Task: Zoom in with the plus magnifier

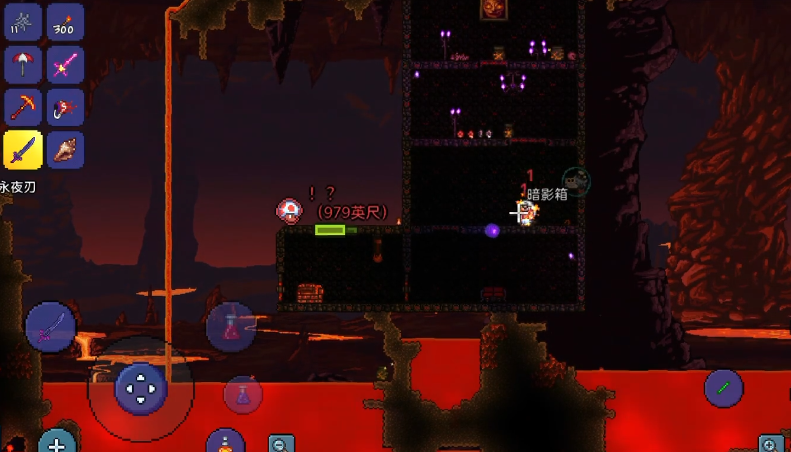Action: pyautogui.click(x=770, y=444)
